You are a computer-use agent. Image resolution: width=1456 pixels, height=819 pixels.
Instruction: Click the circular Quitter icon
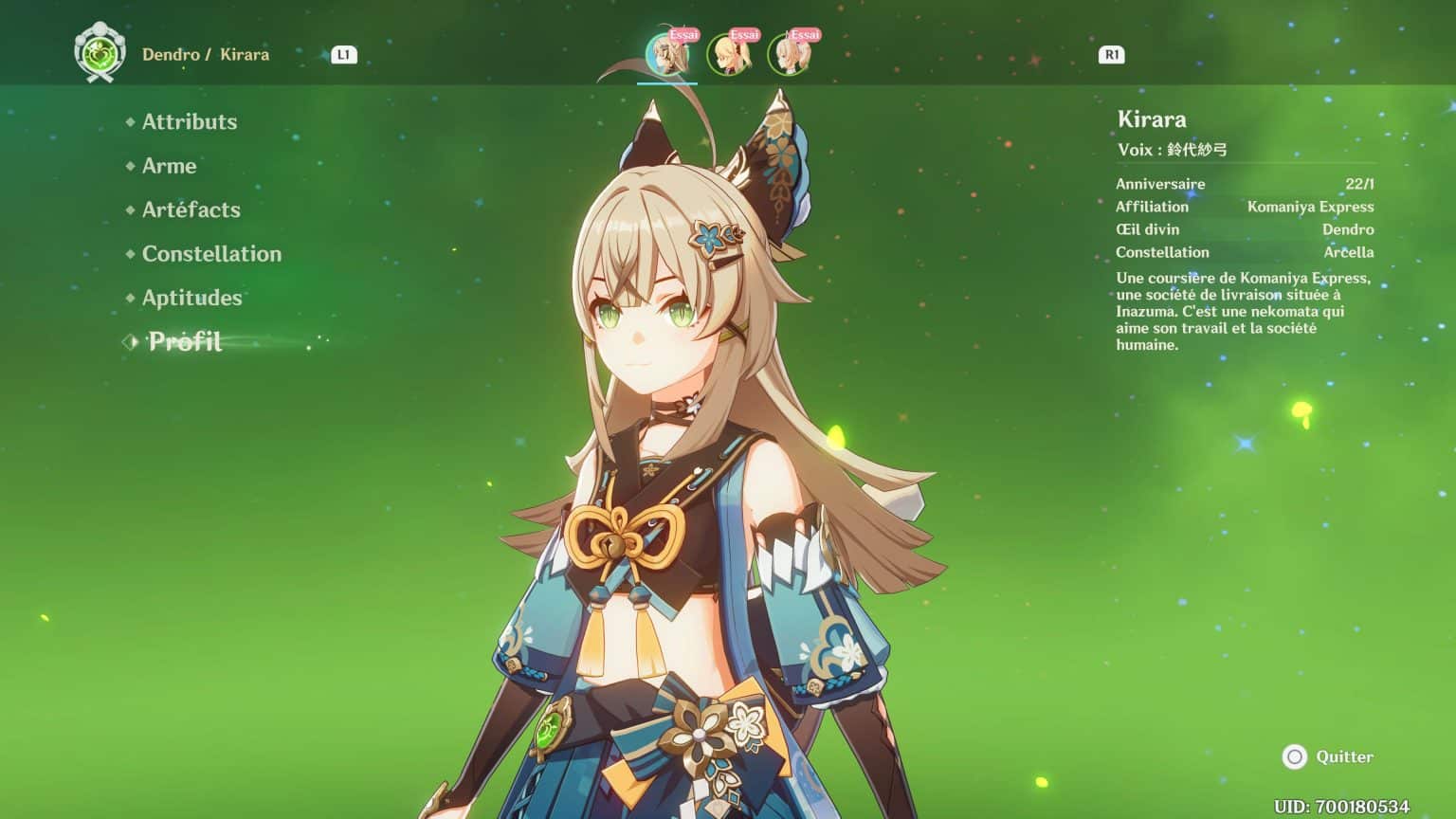(x=1296, y=757)
